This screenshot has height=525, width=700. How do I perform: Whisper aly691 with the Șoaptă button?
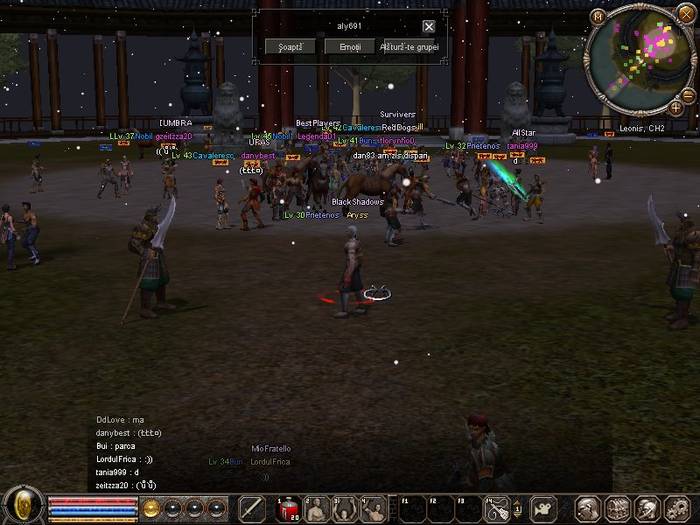(x=290, y=46)
